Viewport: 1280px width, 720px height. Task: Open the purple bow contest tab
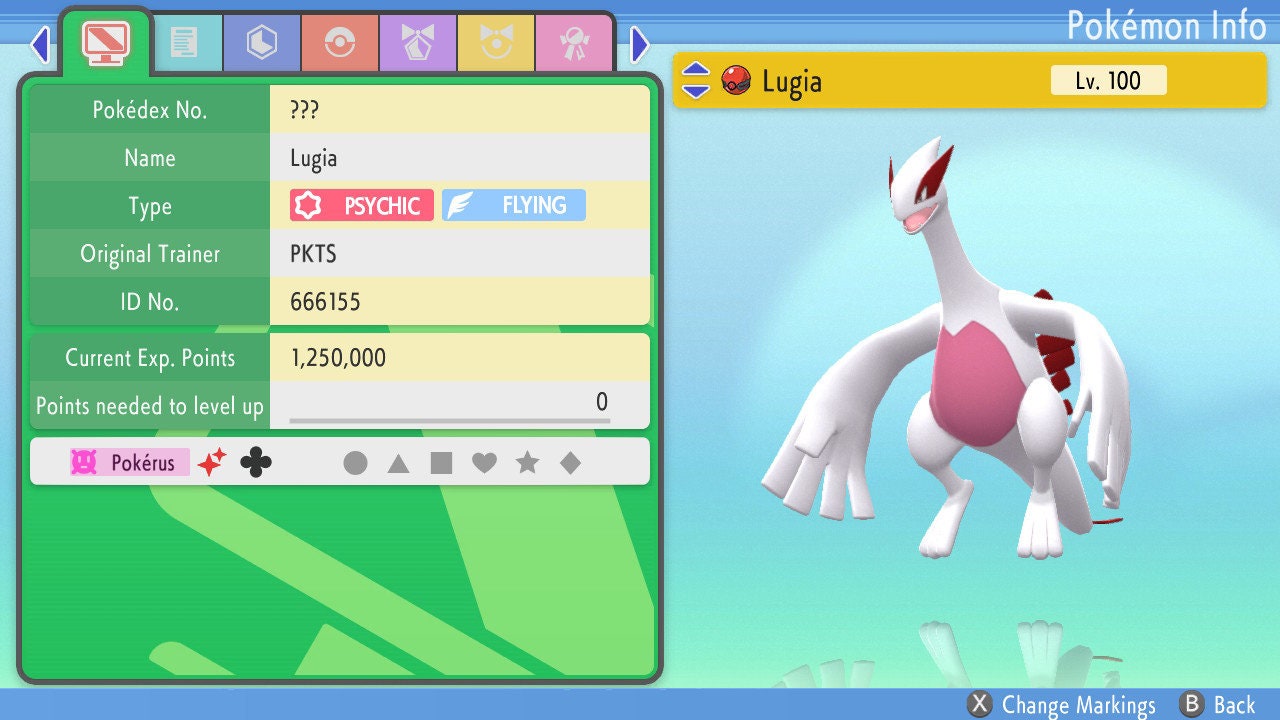(x=417, y=42)
